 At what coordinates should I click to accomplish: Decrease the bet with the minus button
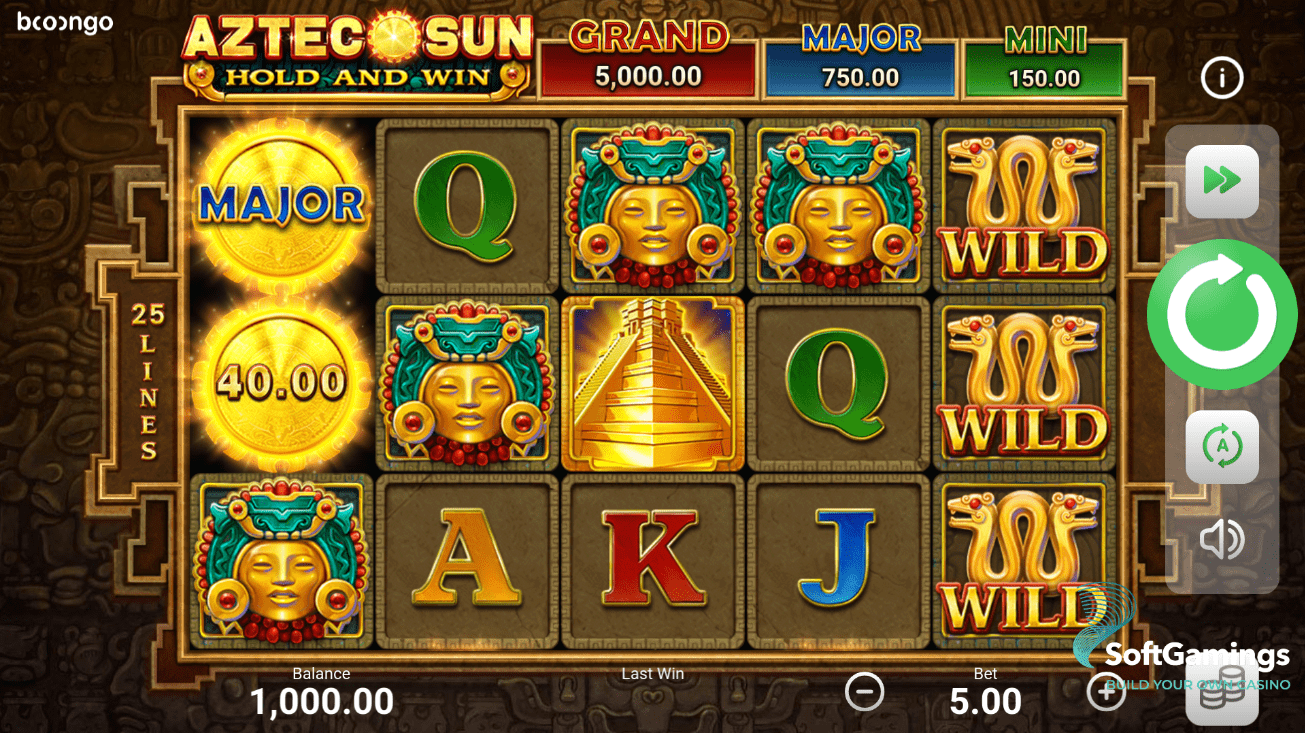tap(864, 691)
